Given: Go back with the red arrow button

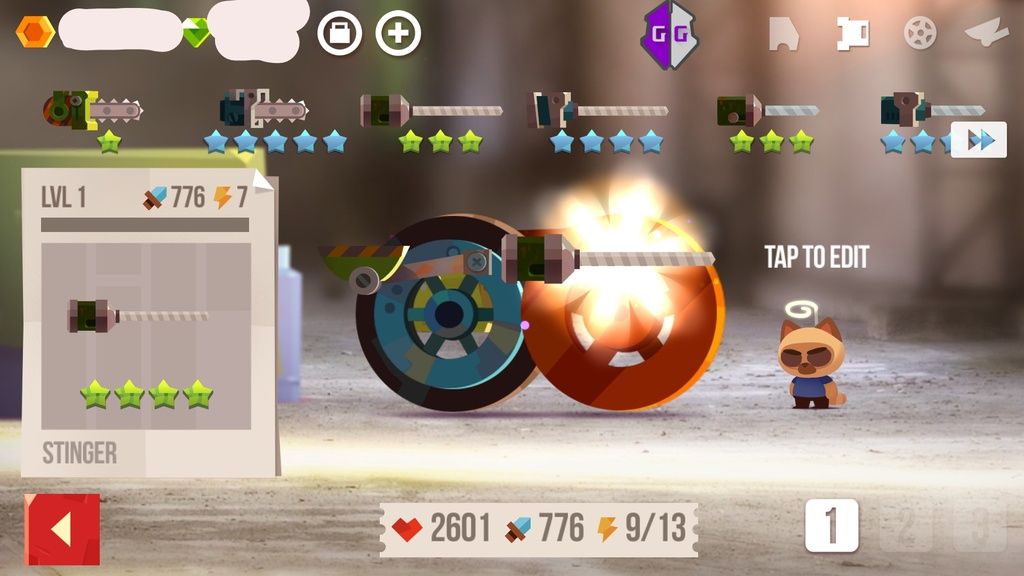Looking at the screenshot, I should coord(62,529).
